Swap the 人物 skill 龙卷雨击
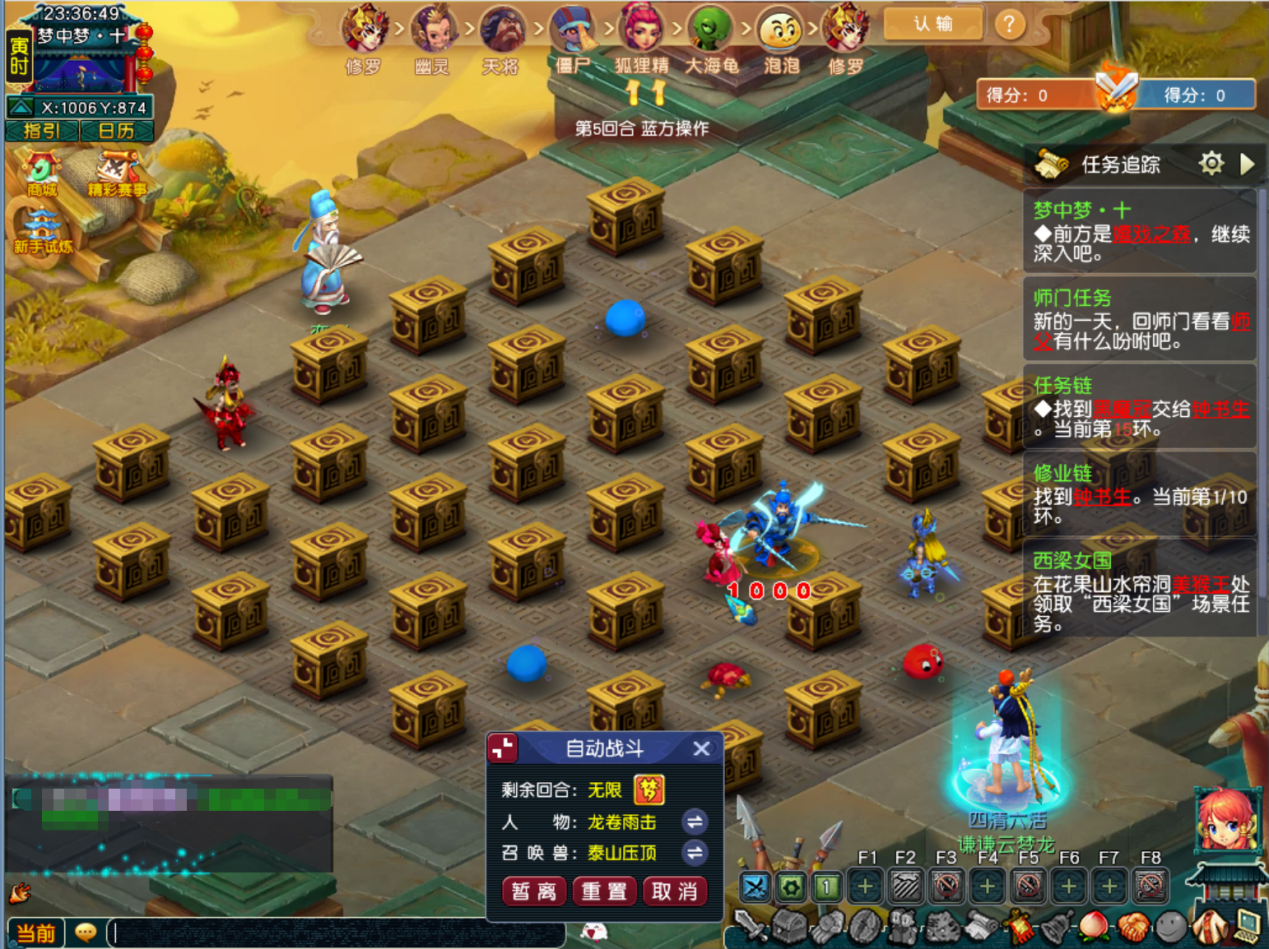This screenshot has width=1269, height=949. tap(694, 822)
